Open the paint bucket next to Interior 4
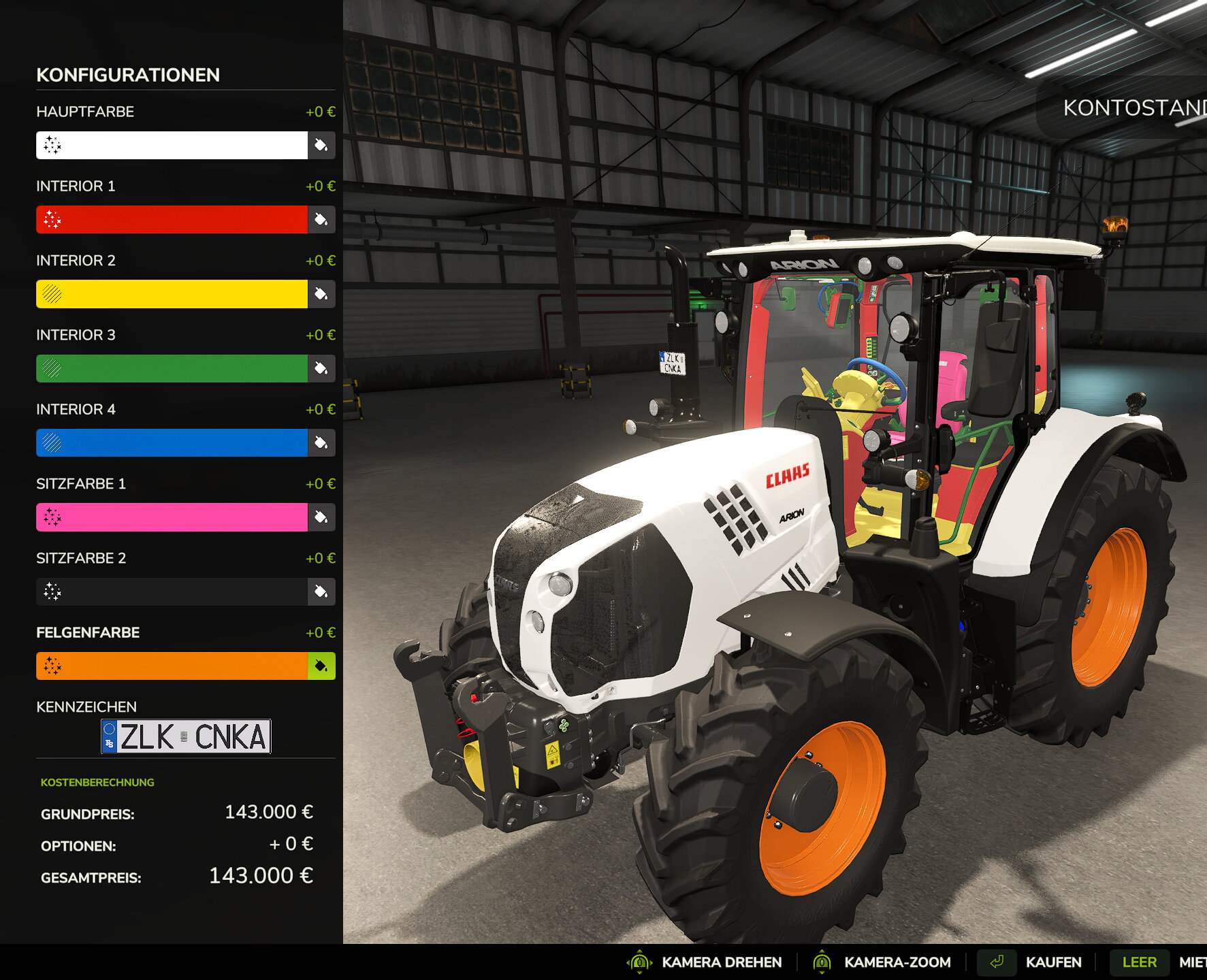This screenshot has height=980, width=1207. coord(321,442)
